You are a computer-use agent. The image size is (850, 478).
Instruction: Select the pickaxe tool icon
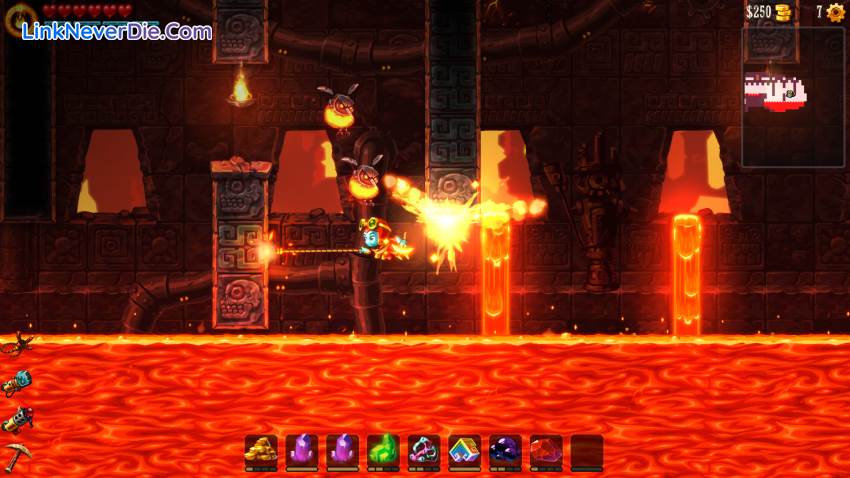(15, 455)
